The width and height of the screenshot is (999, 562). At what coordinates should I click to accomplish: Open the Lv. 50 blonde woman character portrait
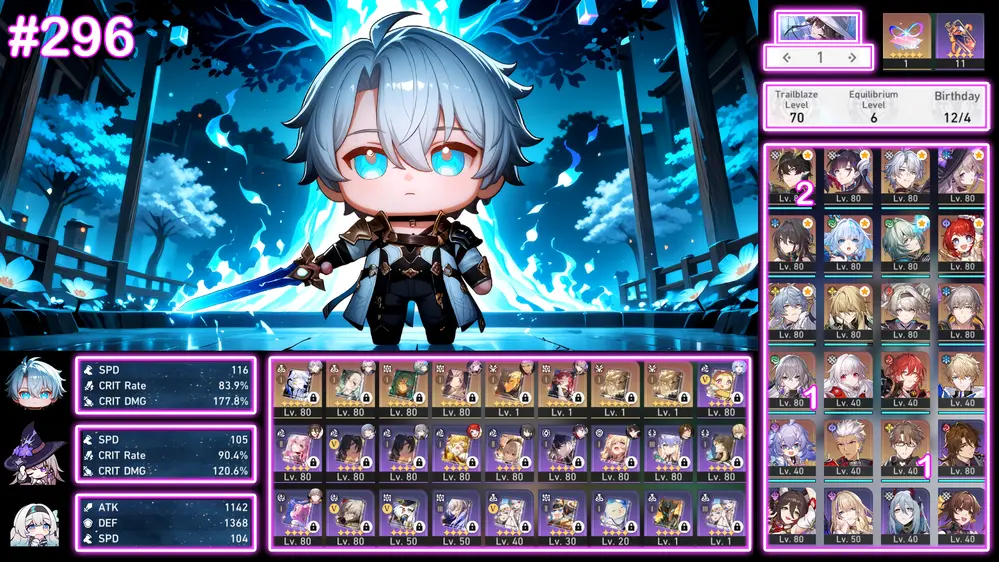click(849, 513)
